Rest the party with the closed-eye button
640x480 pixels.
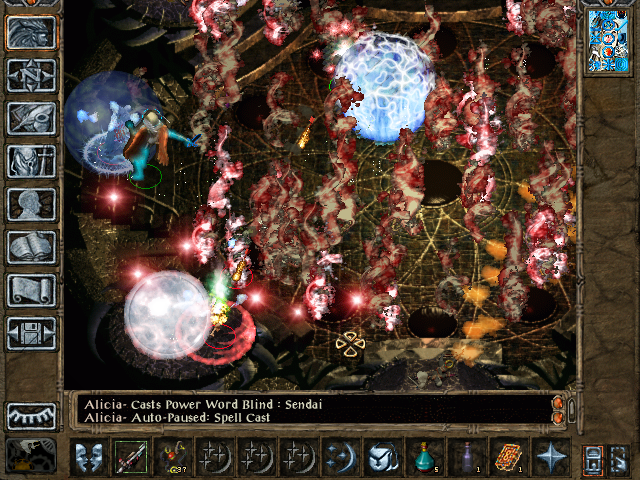(x=31, y=416)
